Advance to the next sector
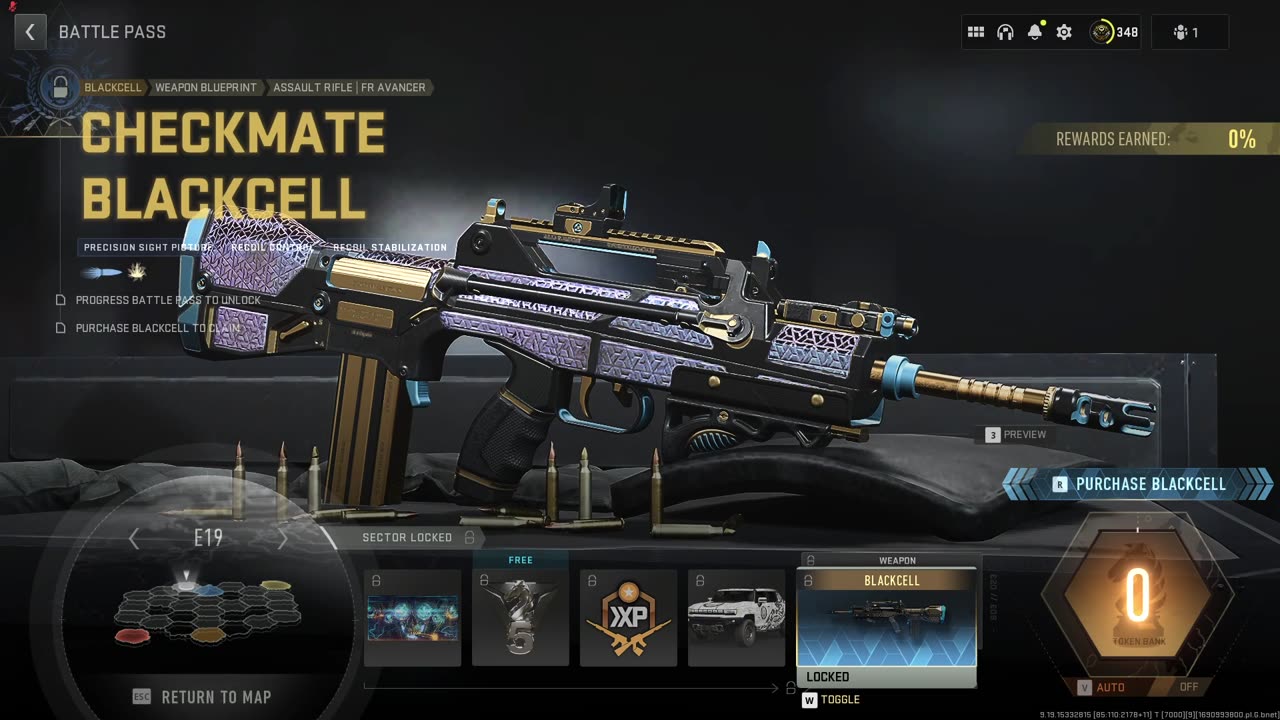The image size is (1280, 720). 282,539
